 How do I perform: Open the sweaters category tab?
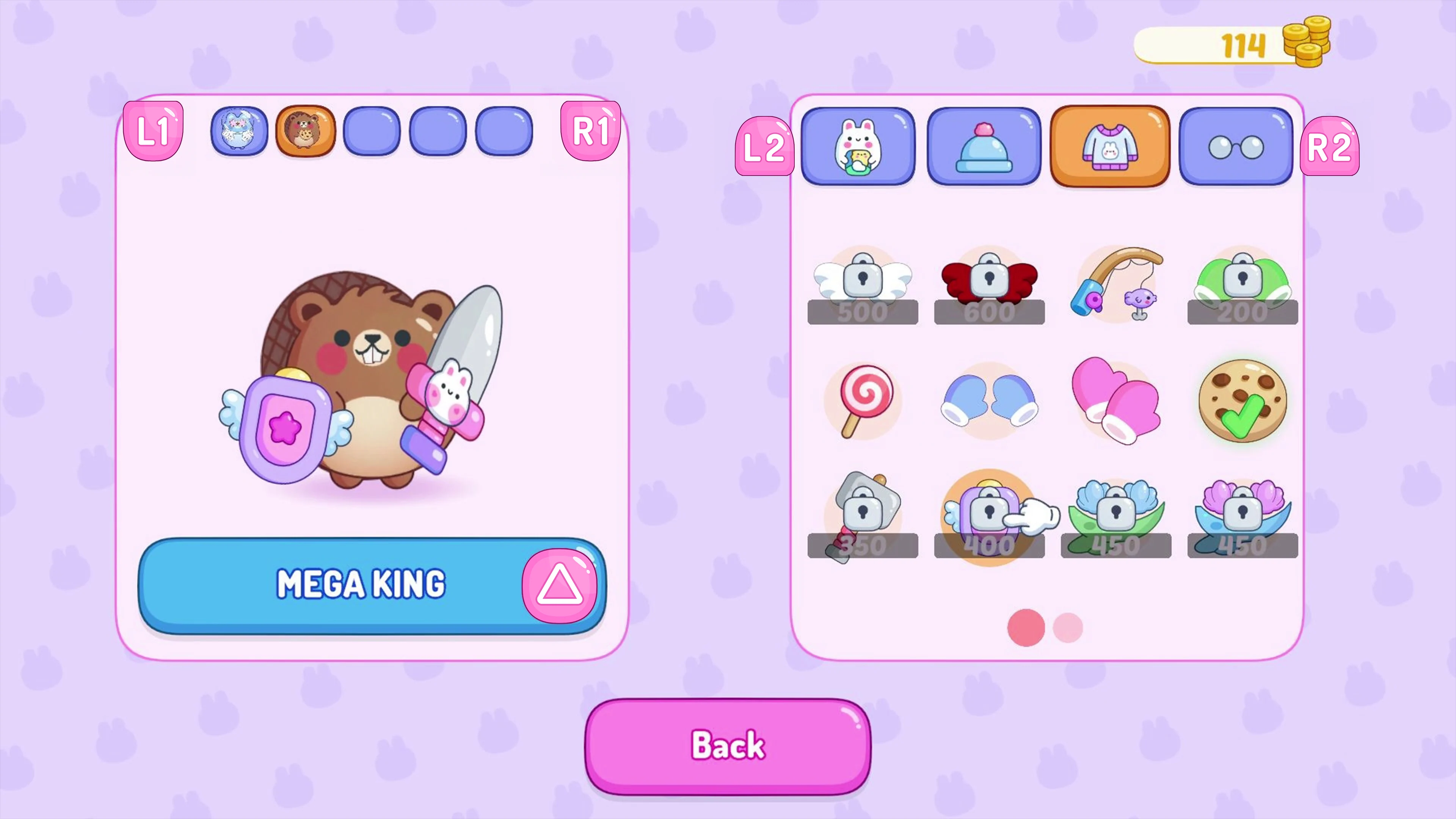(x=1109, y=146)
